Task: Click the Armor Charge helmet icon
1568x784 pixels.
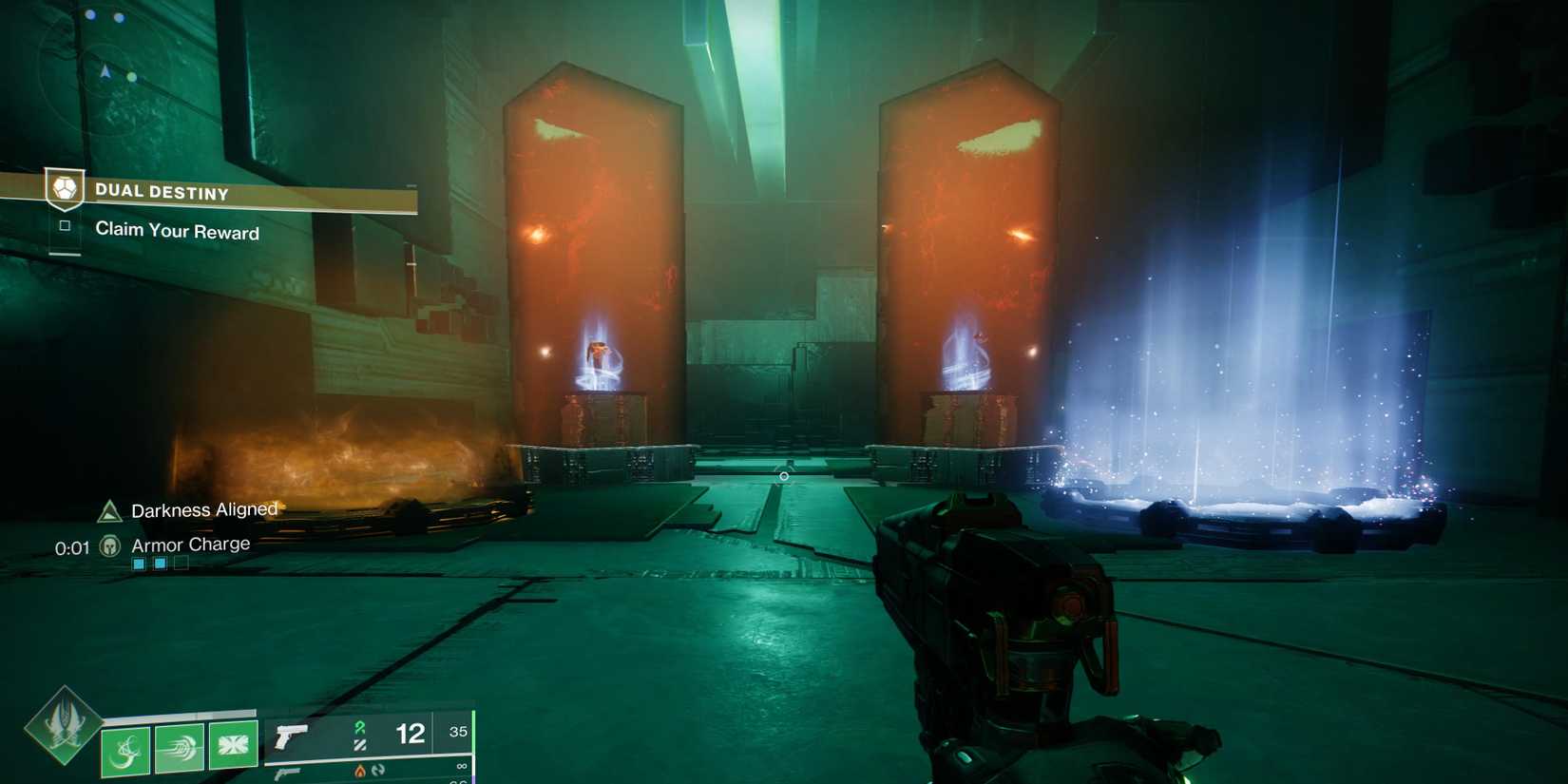Action: (112, 545)
